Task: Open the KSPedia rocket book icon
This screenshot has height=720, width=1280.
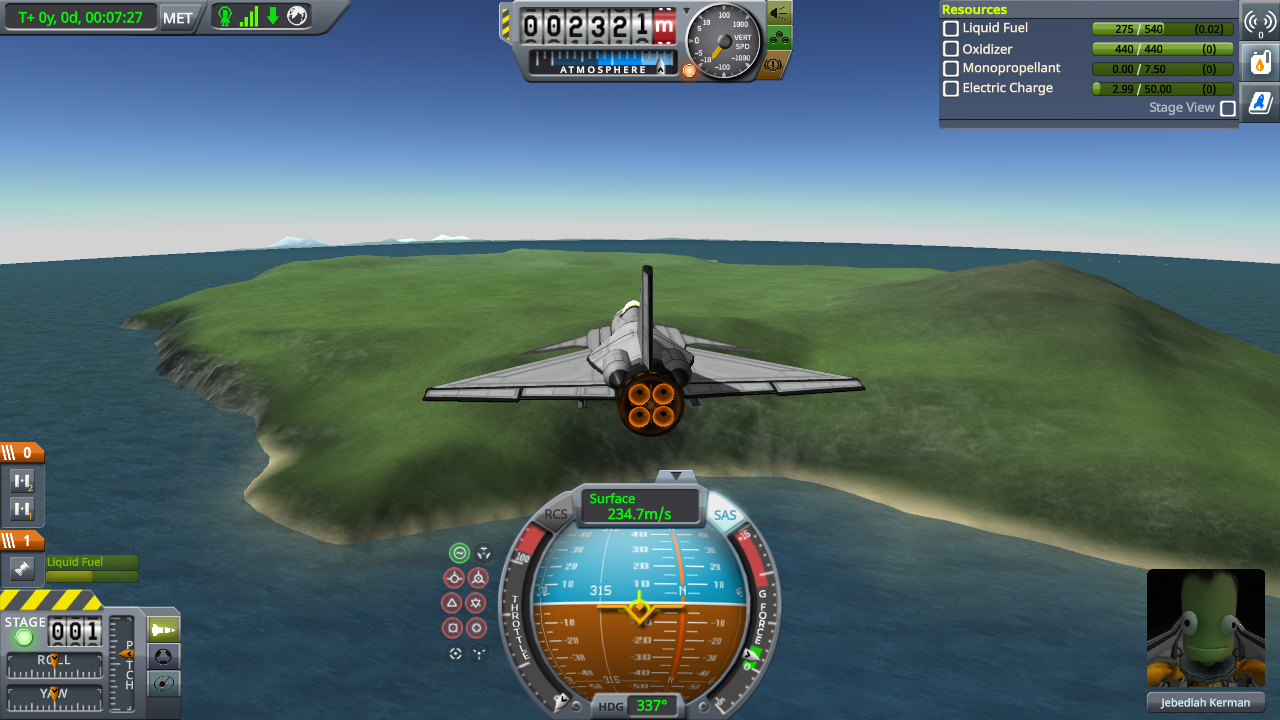Action: click(x=1259, y=102)
